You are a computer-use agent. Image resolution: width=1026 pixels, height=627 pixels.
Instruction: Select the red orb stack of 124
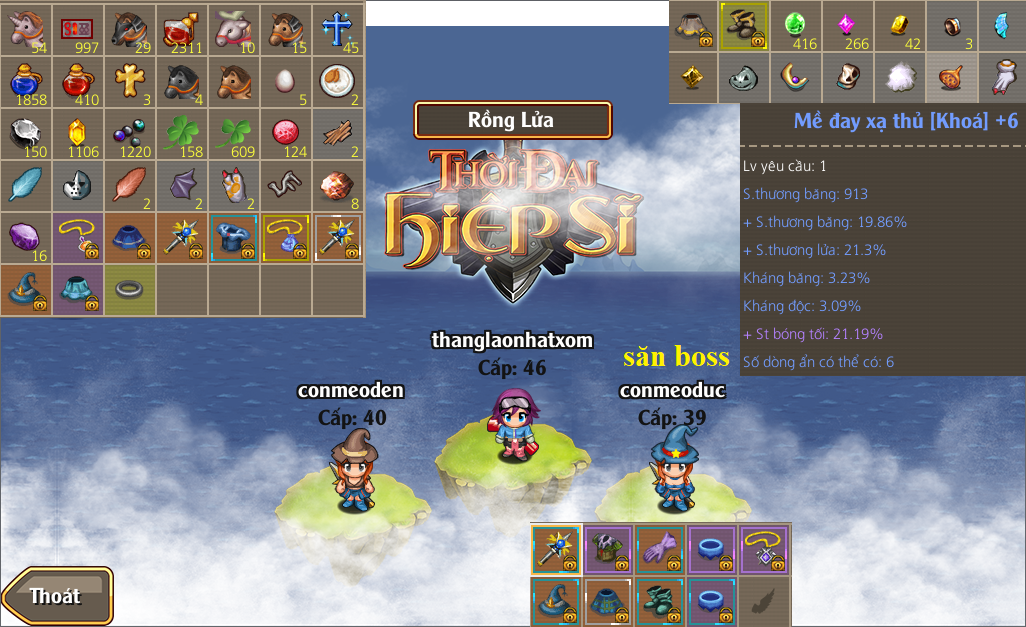click(x=286, y=134)
